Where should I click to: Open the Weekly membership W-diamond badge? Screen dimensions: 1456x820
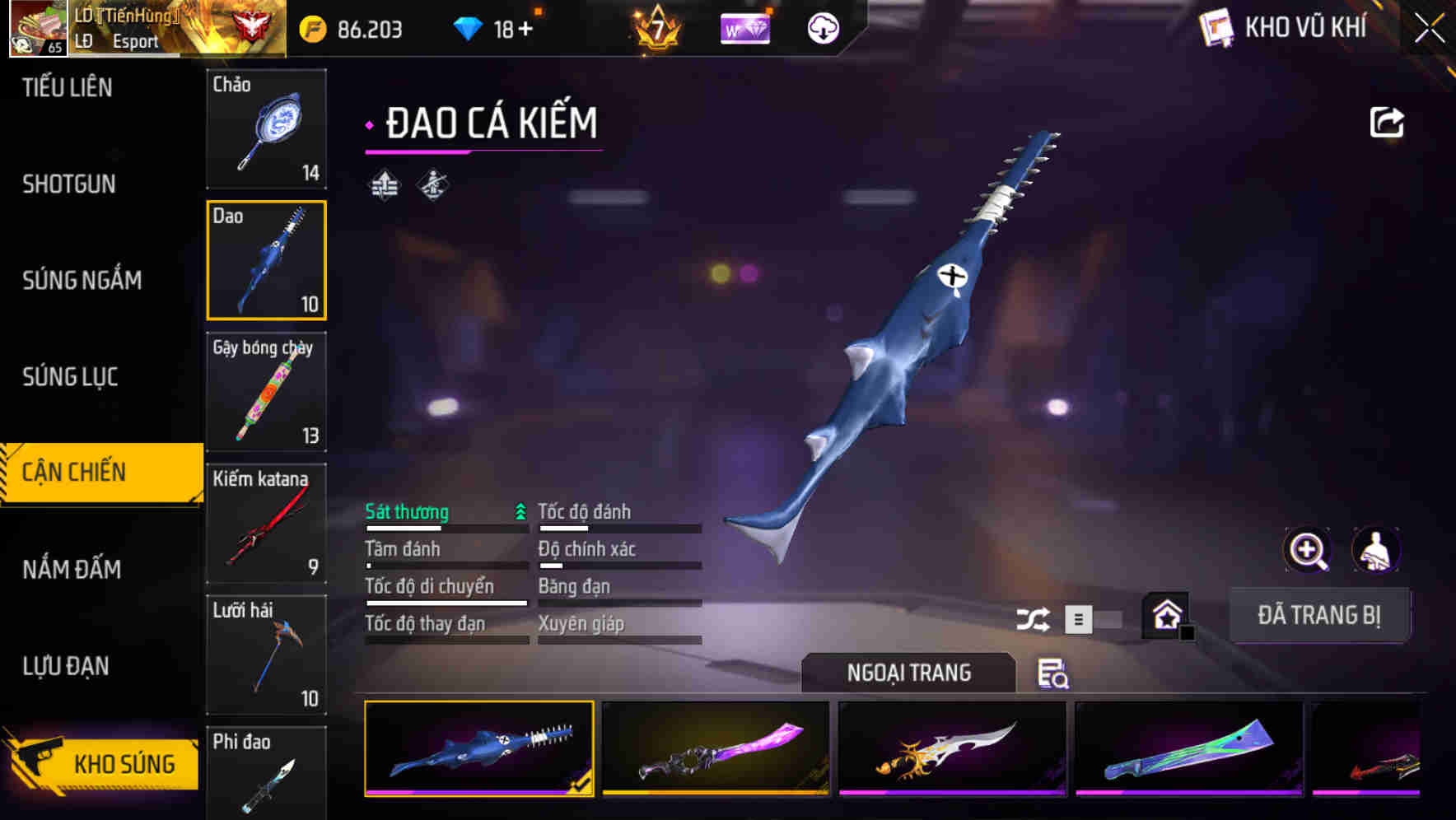point(745,26)
